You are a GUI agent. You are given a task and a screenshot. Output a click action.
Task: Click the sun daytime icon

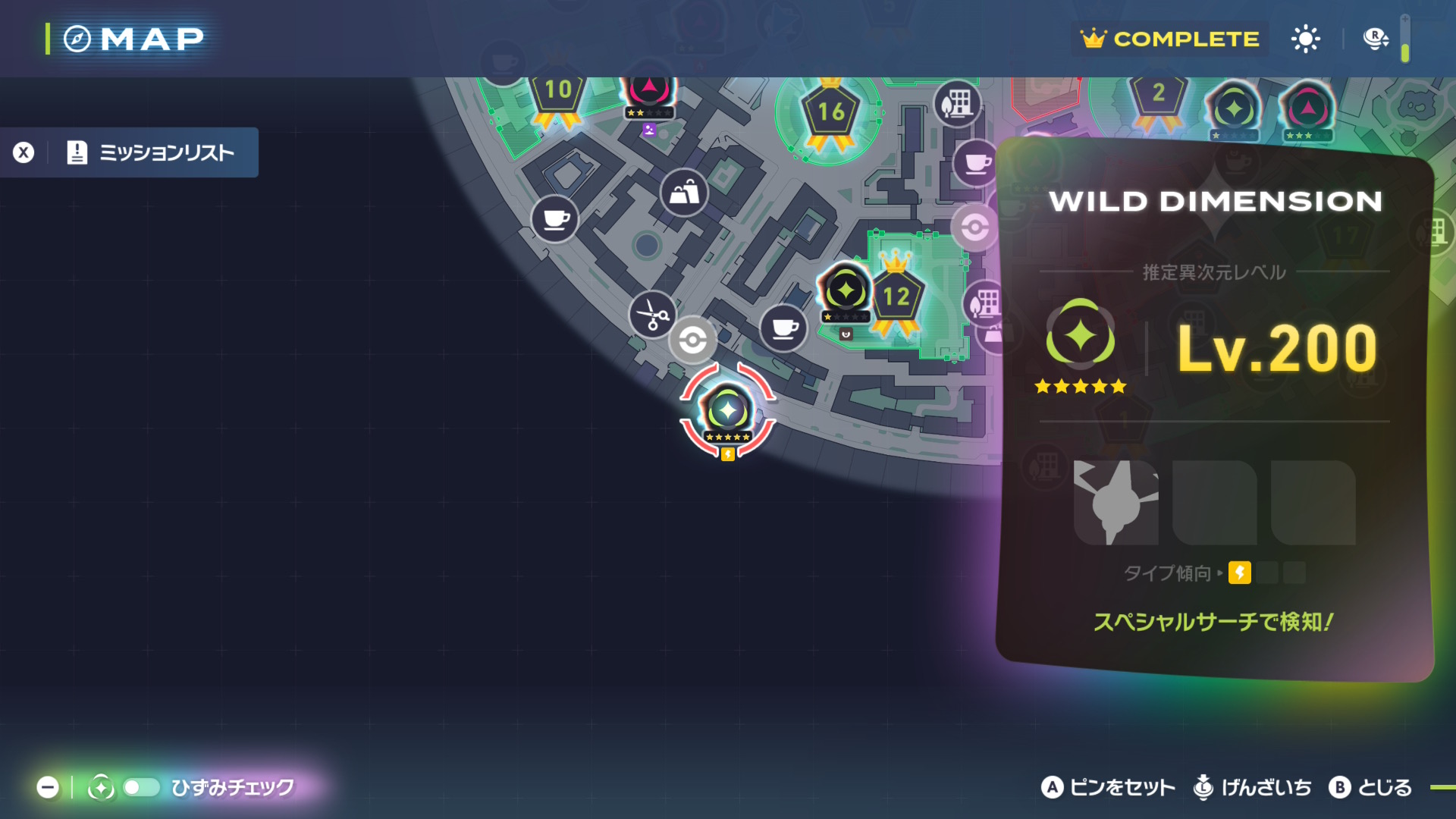pos(1305,39)
